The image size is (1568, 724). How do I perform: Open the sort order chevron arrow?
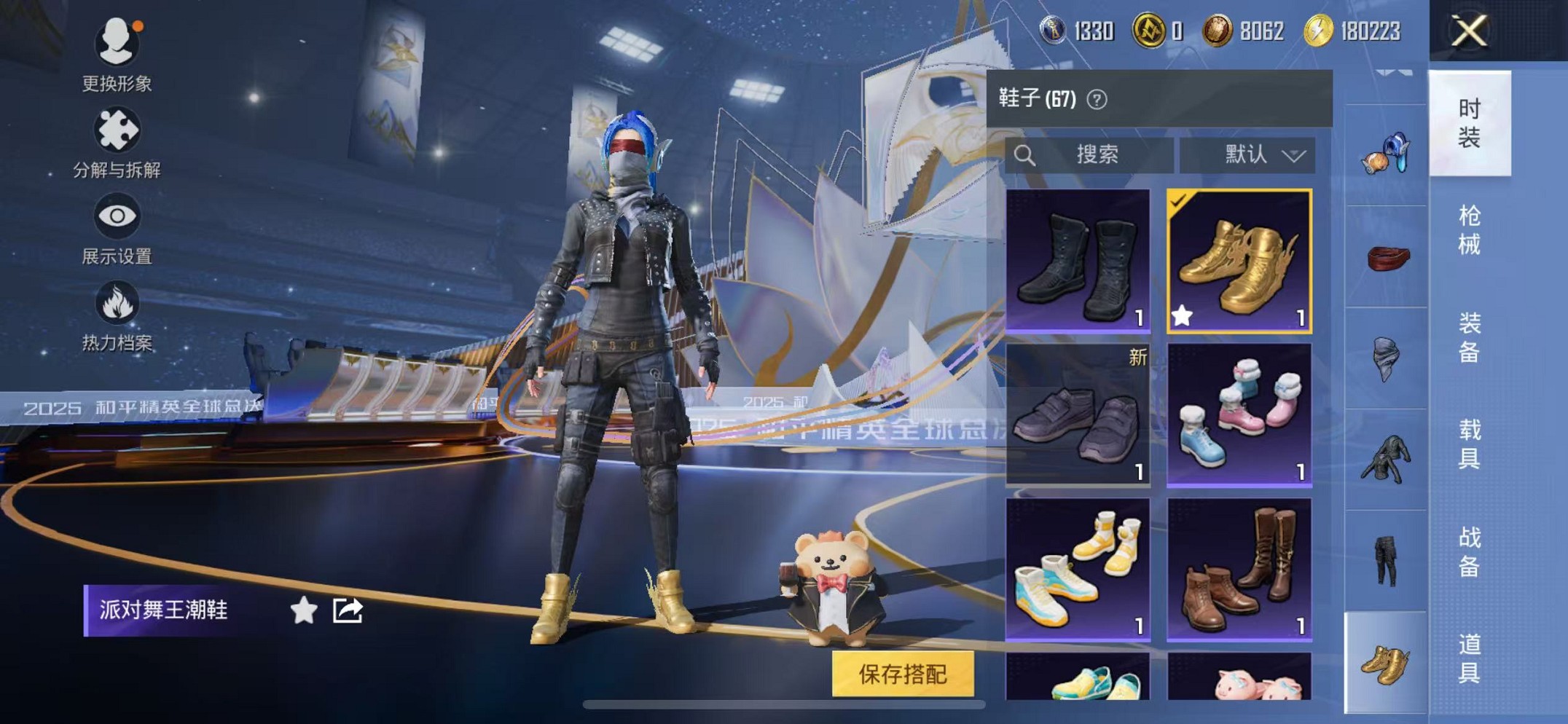[x=1295, y=154]
